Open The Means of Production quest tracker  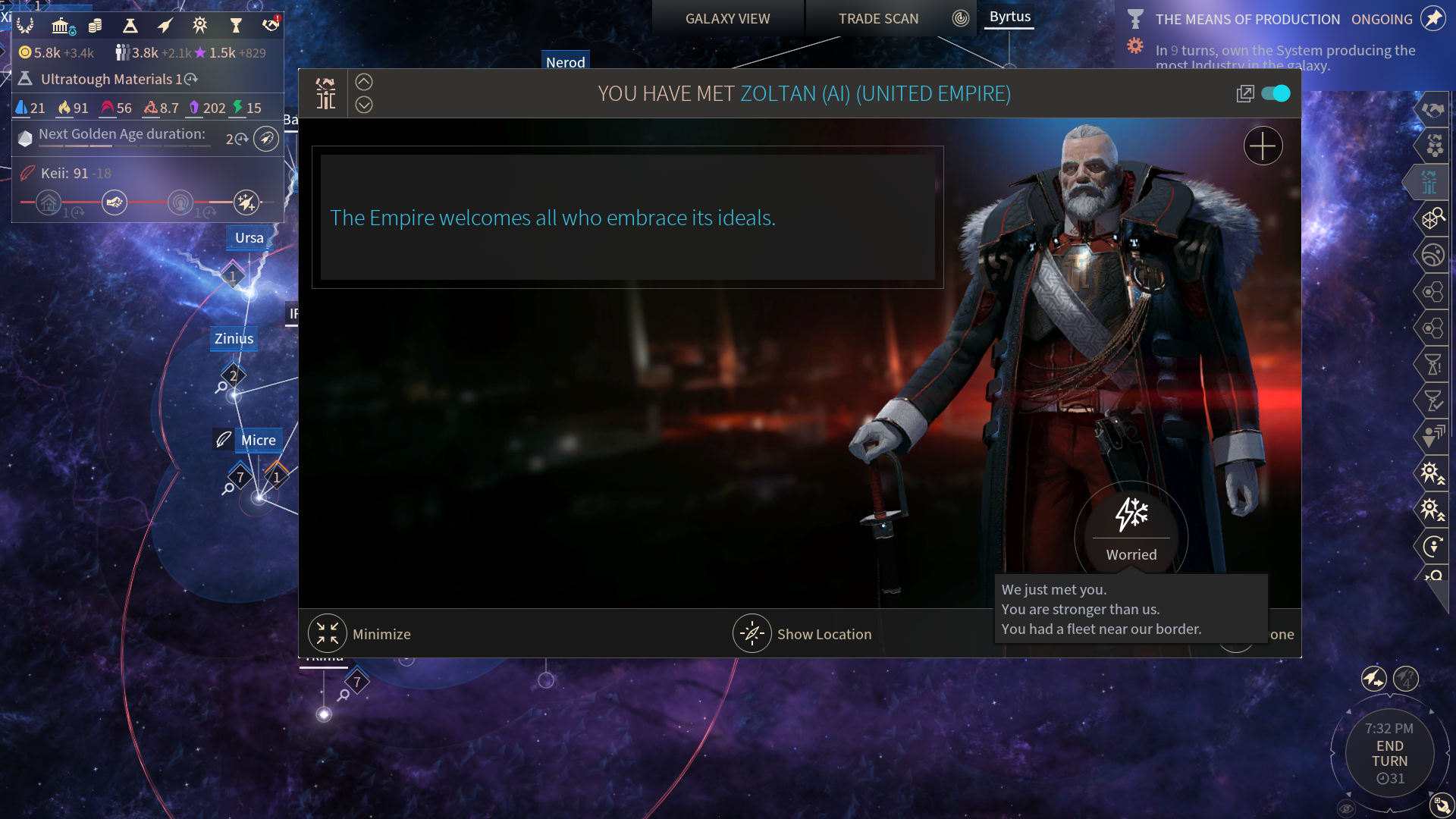click(1247, 19)
